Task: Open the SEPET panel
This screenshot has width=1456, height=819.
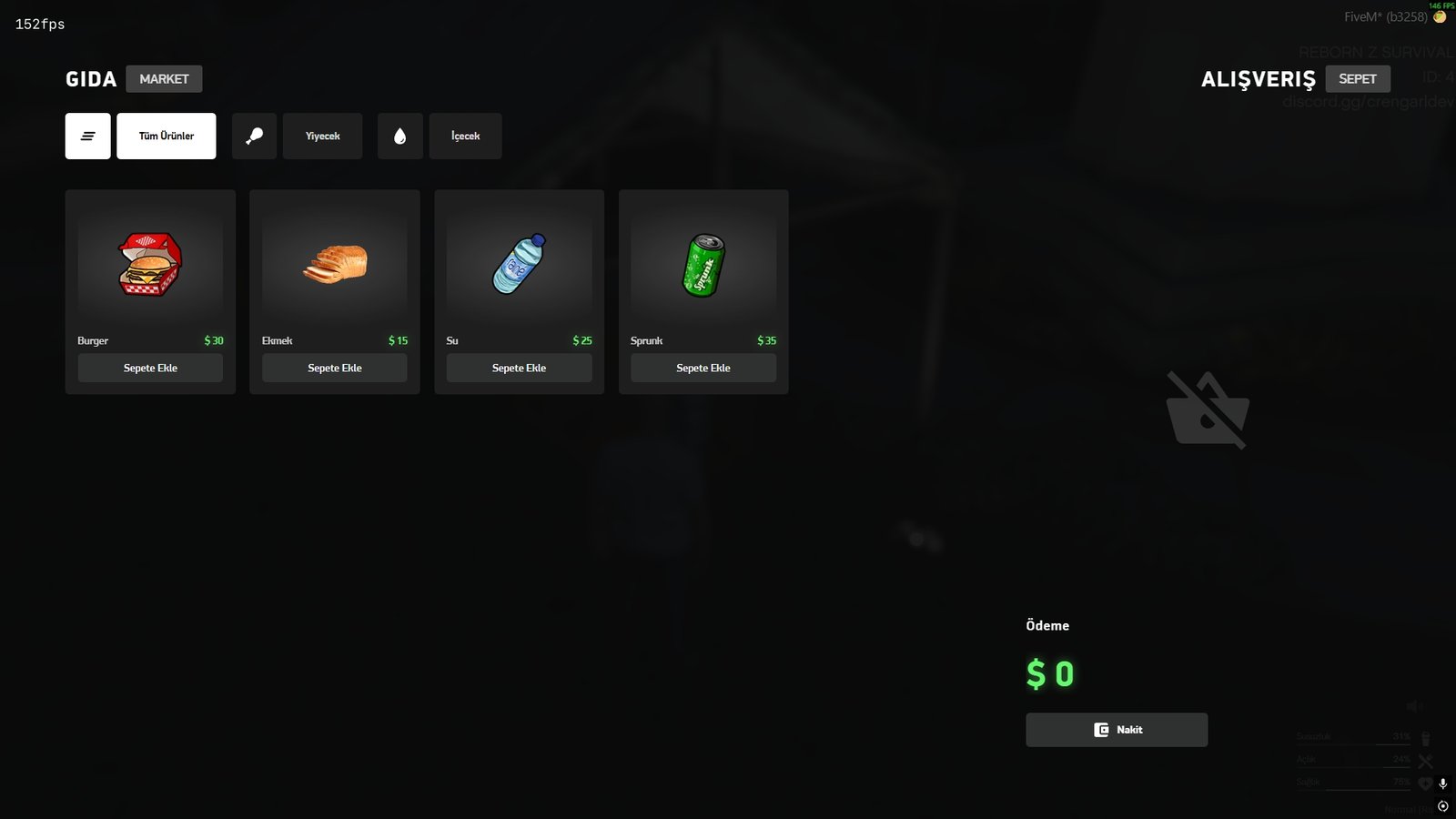Action: click(1358, 78)
